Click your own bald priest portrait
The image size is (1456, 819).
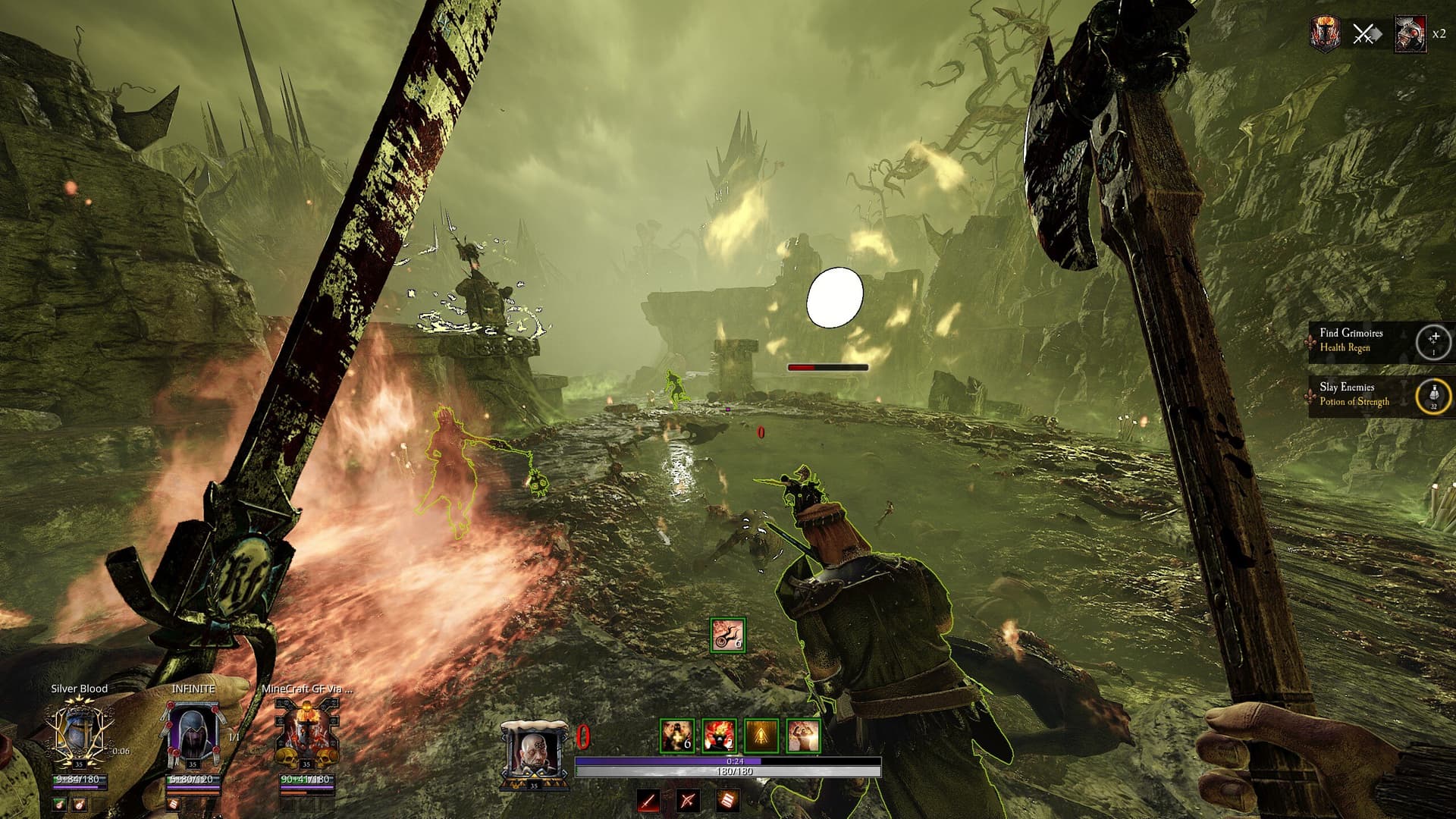click(x=534, y=752)
